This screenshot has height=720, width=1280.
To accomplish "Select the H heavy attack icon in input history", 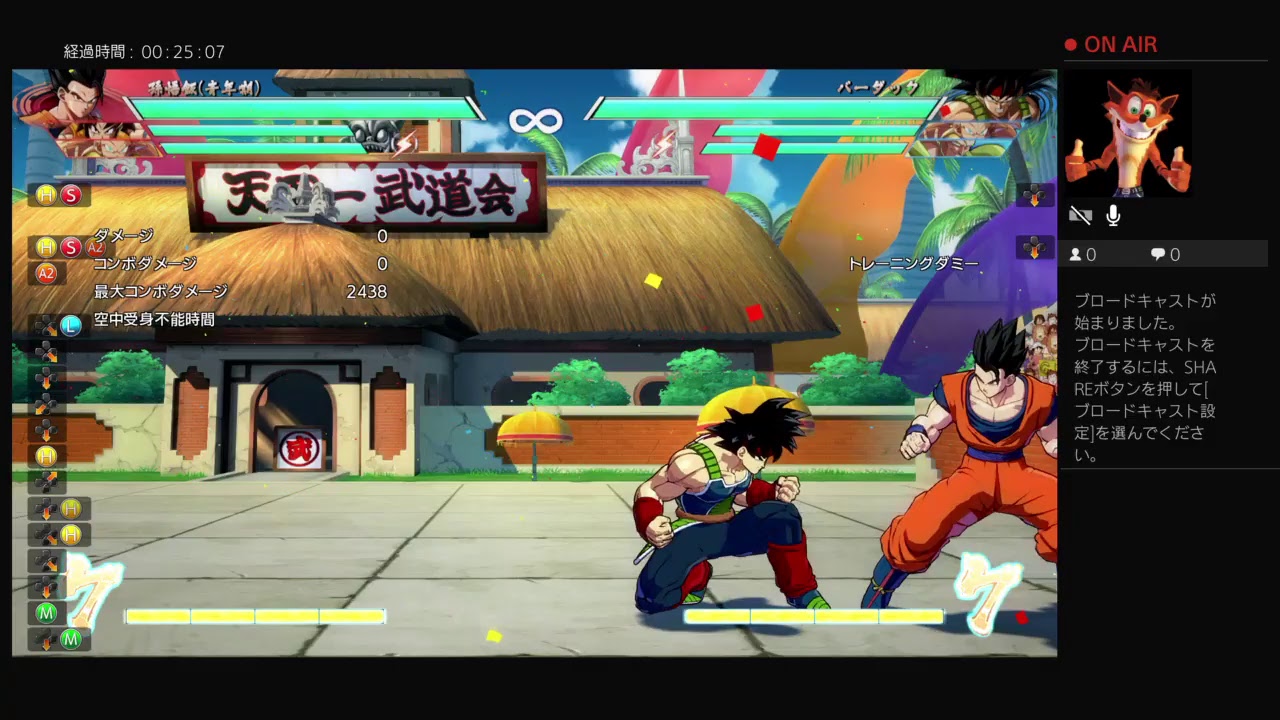I will click(x=47, y=196).
